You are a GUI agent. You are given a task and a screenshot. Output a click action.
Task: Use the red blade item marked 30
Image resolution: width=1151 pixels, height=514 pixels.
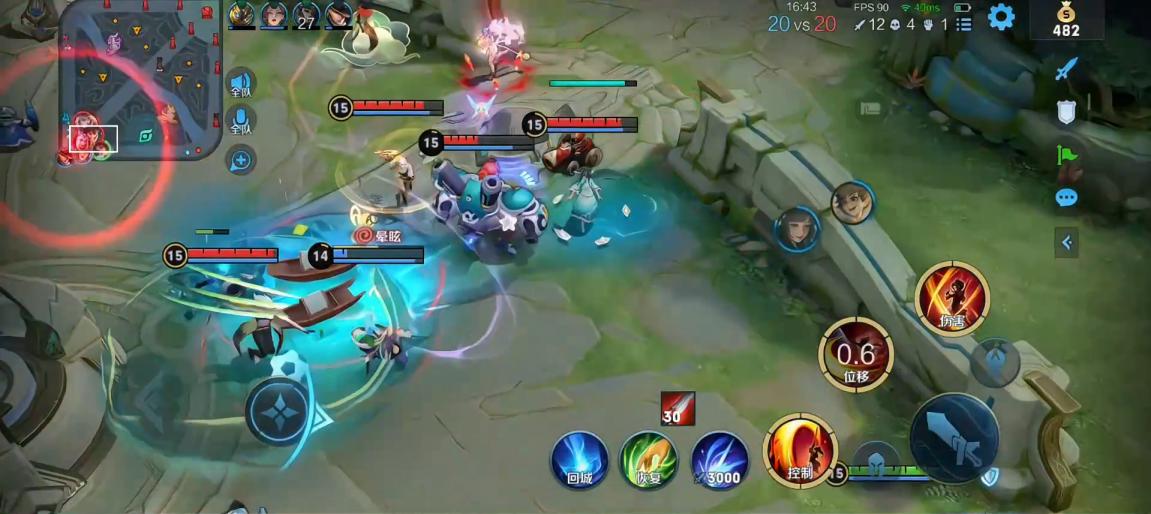click(677, 410)
